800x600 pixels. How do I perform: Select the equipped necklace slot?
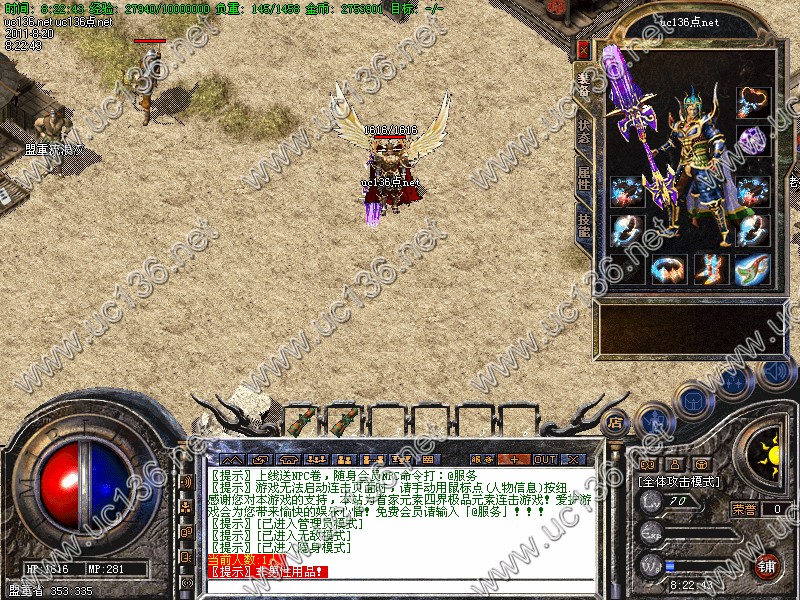click(x=752, y=102)
